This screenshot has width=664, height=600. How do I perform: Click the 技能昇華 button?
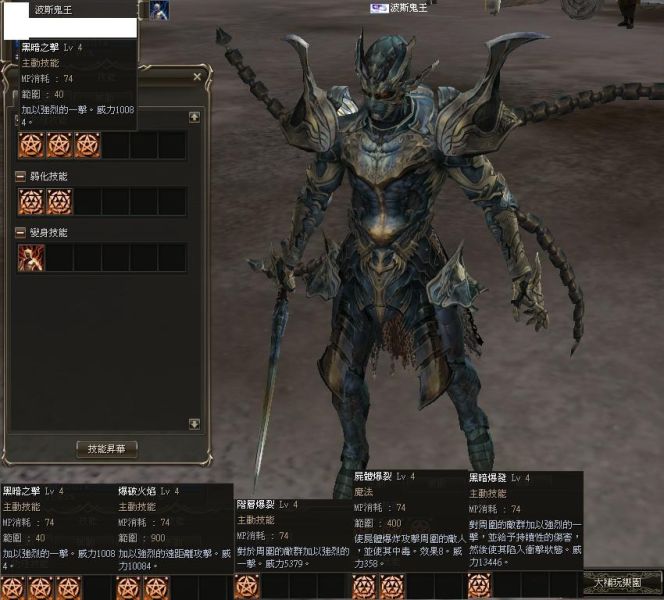tap(107, 449)
